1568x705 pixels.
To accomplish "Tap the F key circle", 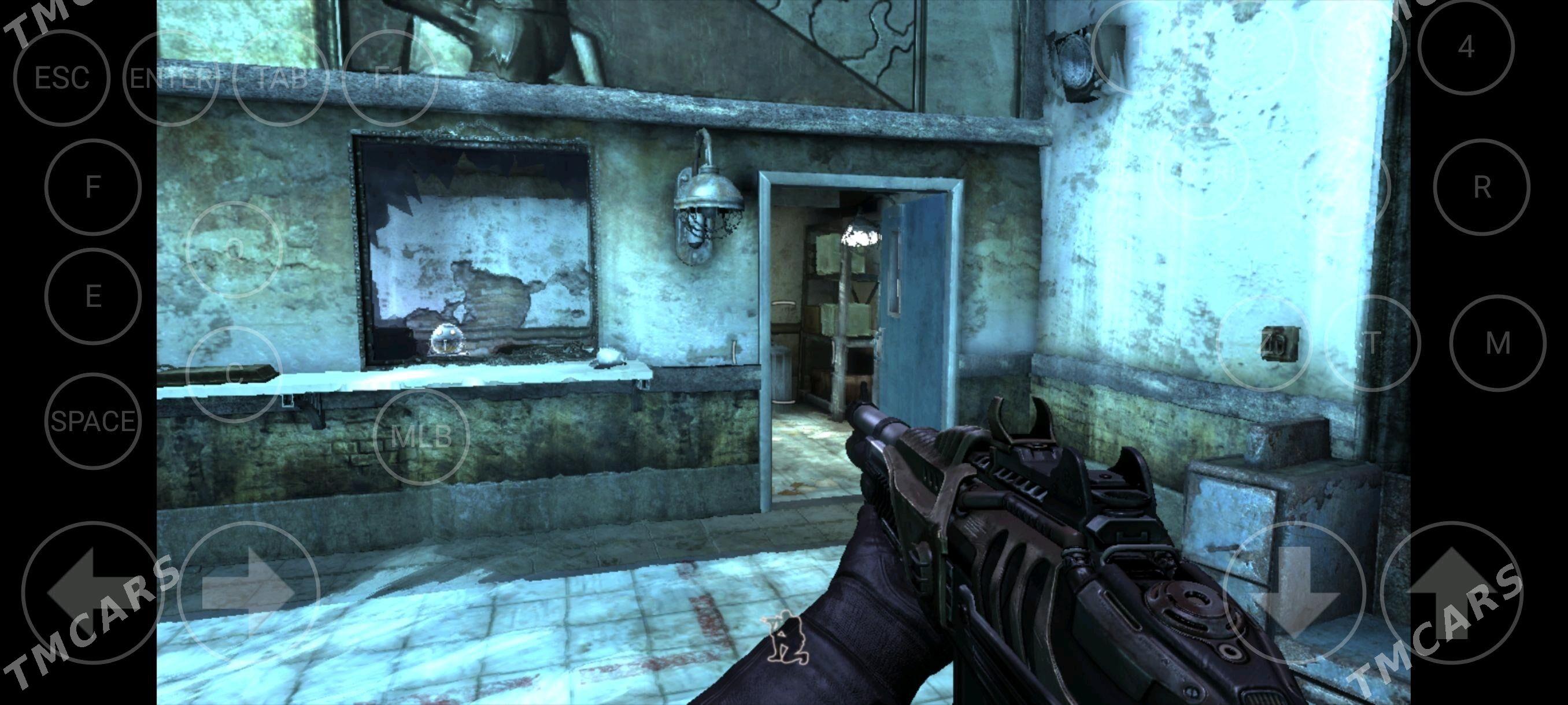I will pyautogui.click(x=93, y=187).
